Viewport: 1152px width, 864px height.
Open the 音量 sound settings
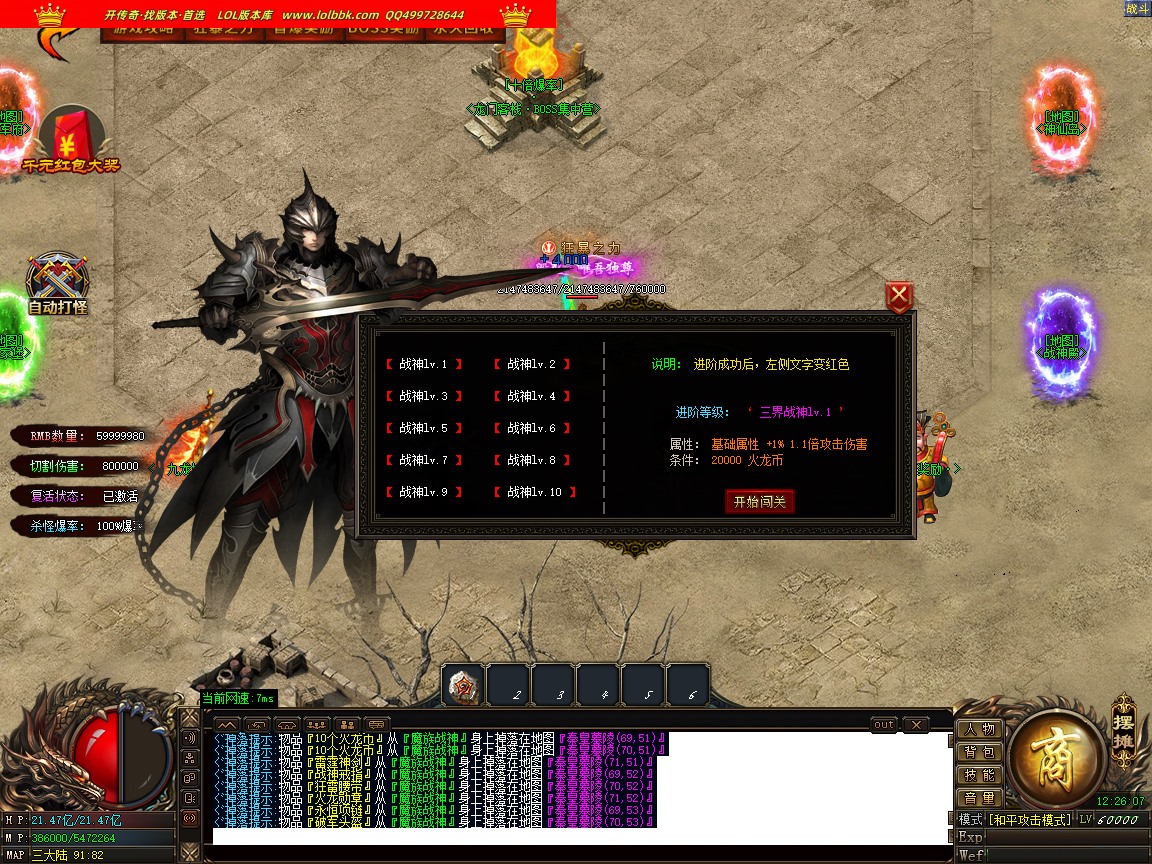[x=979, y=798]
